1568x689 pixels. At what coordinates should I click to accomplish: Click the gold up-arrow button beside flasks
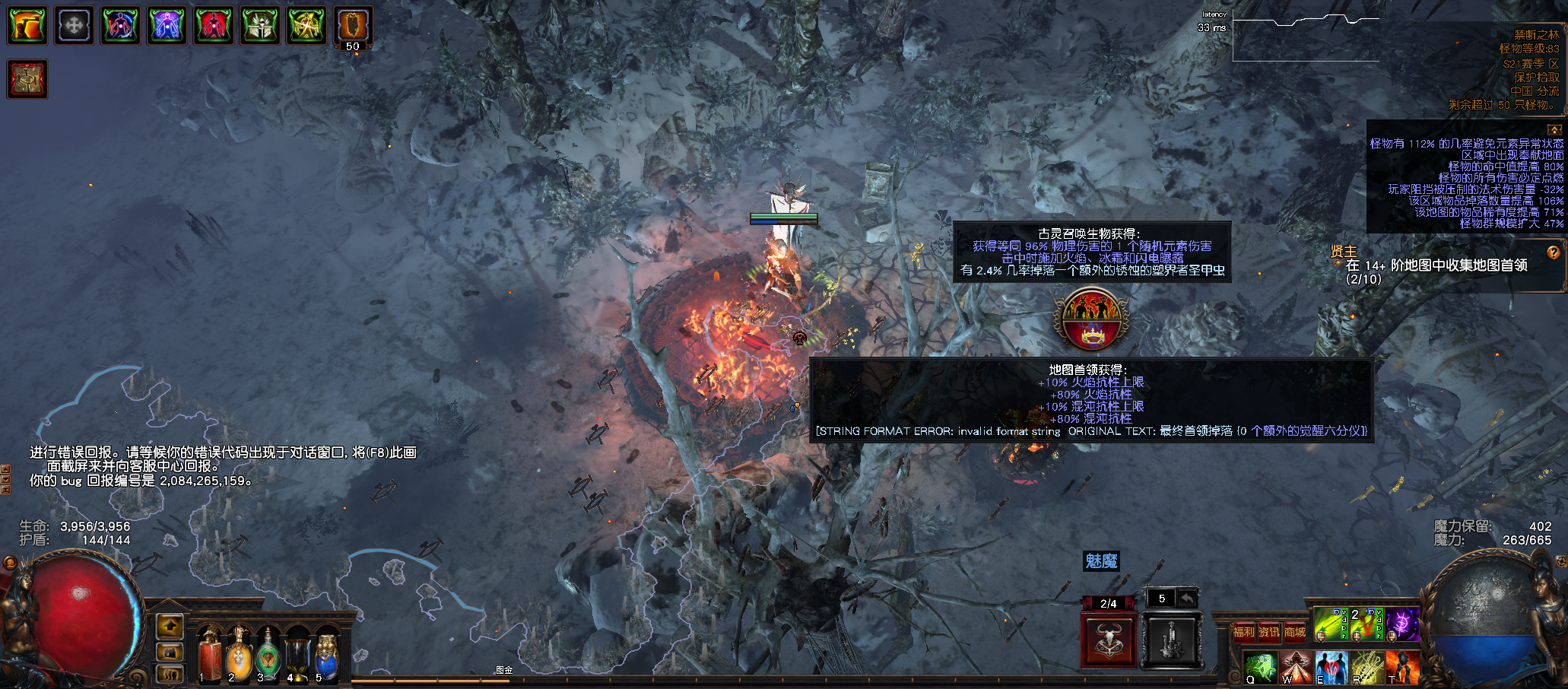[x=170, y=627]
